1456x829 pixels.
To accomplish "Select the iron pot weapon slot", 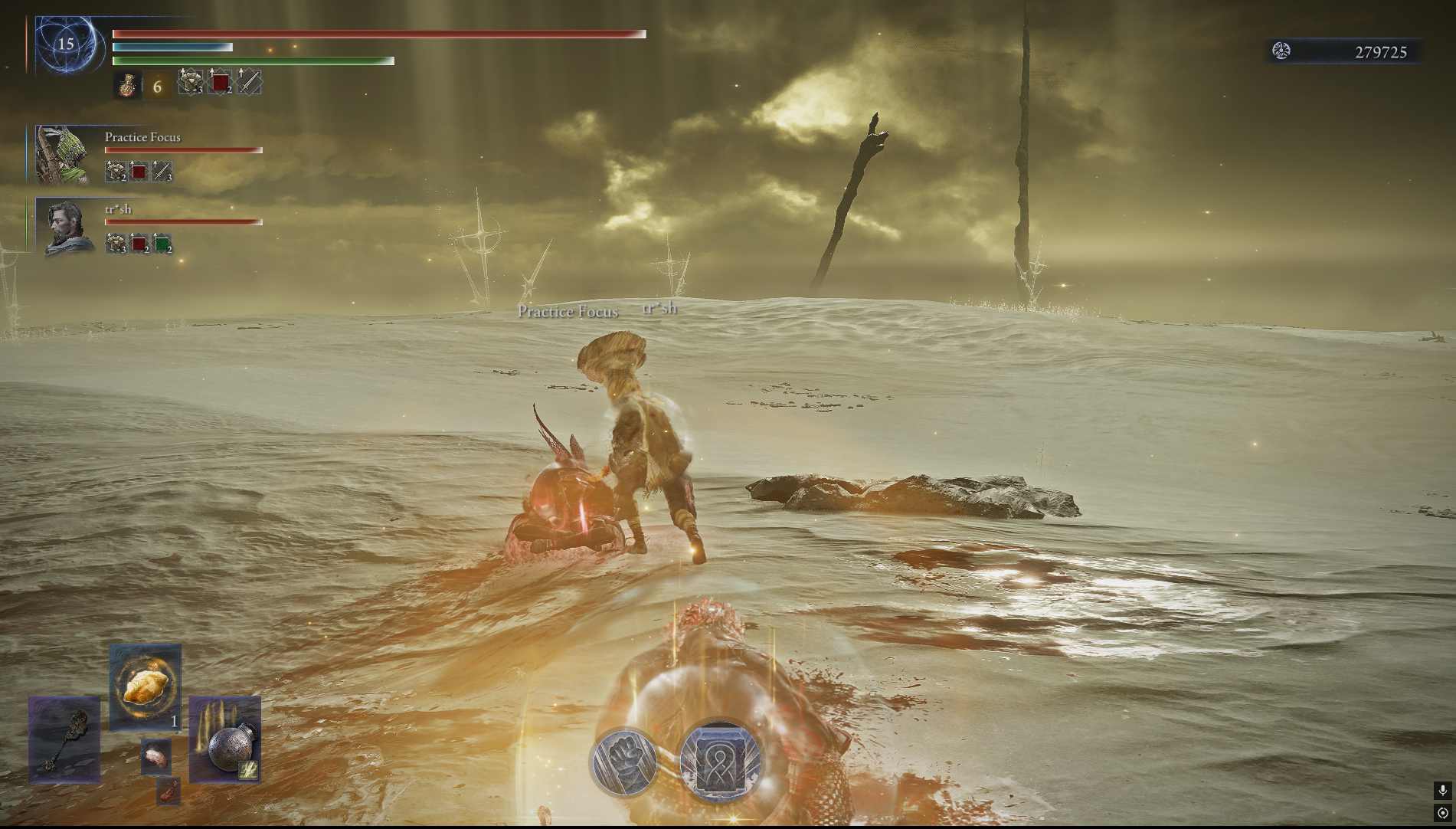I will click(x=225, y=740).
